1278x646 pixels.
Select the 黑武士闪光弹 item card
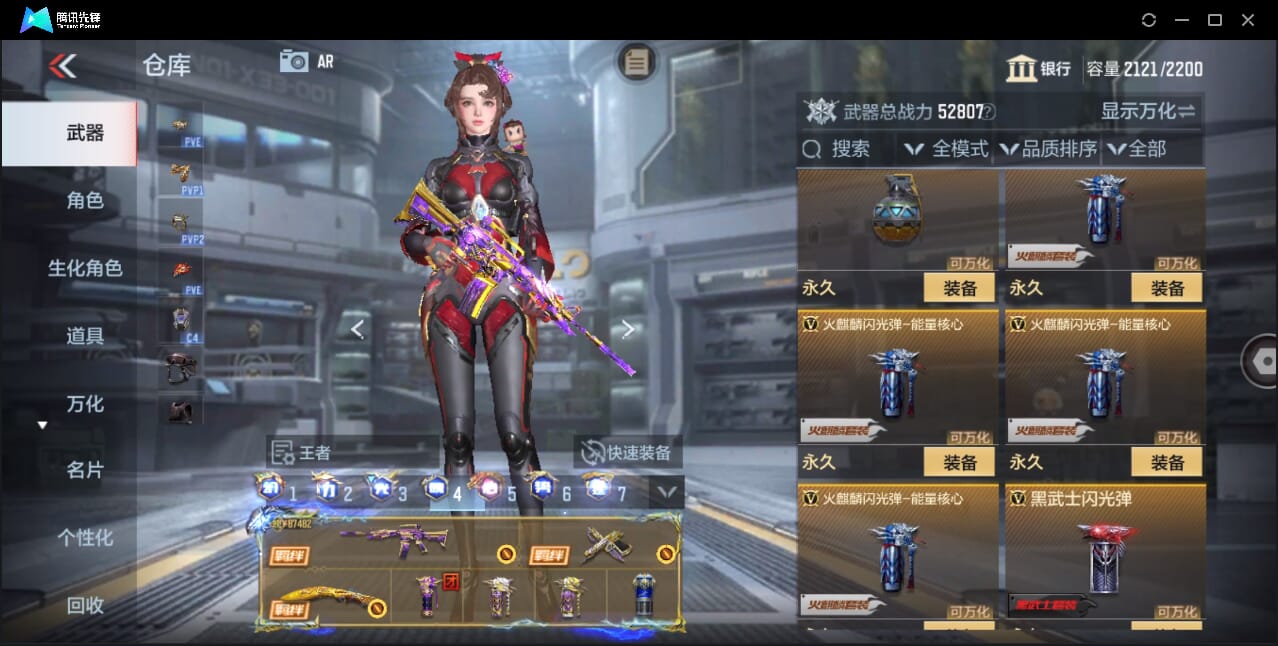click(1105, 552)
